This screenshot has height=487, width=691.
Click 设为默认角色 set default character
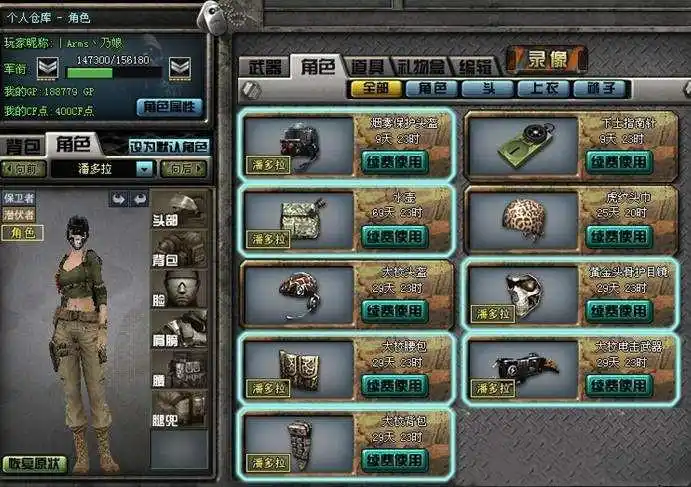click(x=169, y=146)
